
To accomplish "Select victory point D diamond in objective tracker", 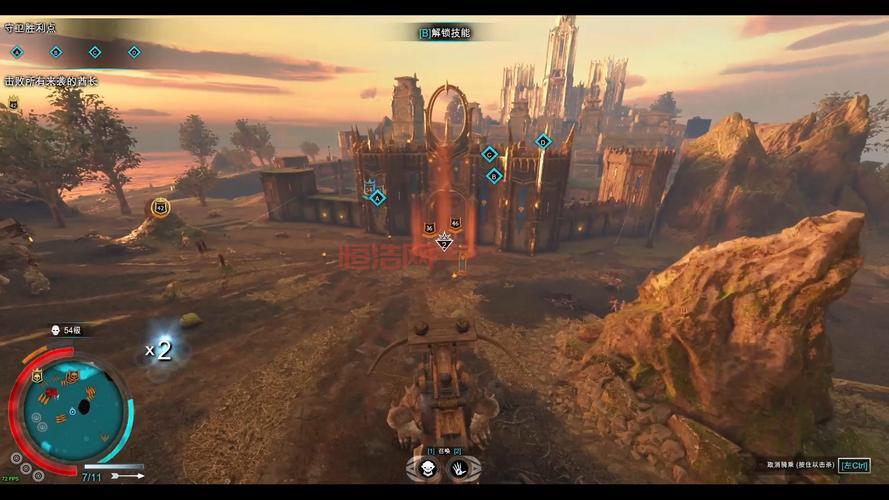I will pos(134,52).
